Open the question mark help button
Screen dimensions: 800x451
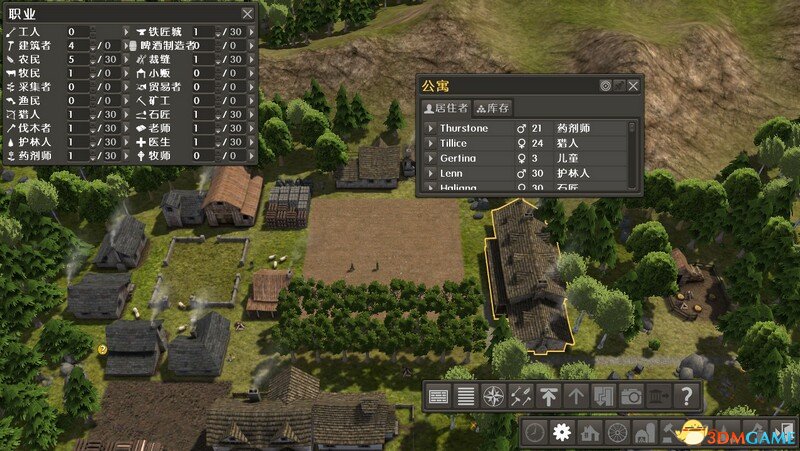pos(687,396)
